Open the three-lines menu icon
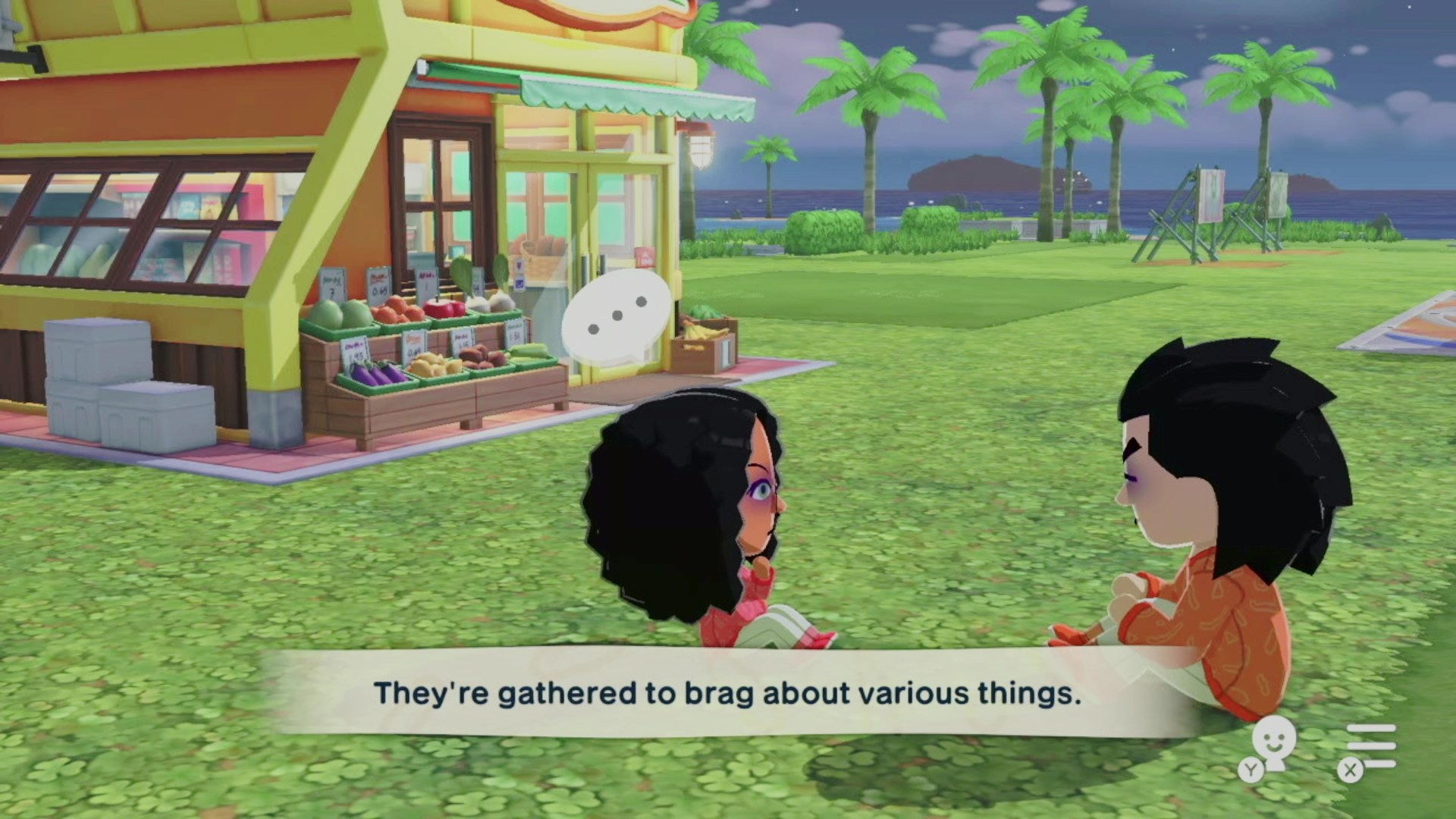This screenshot has height=819, width=1456. click(x=1371, y=745)
